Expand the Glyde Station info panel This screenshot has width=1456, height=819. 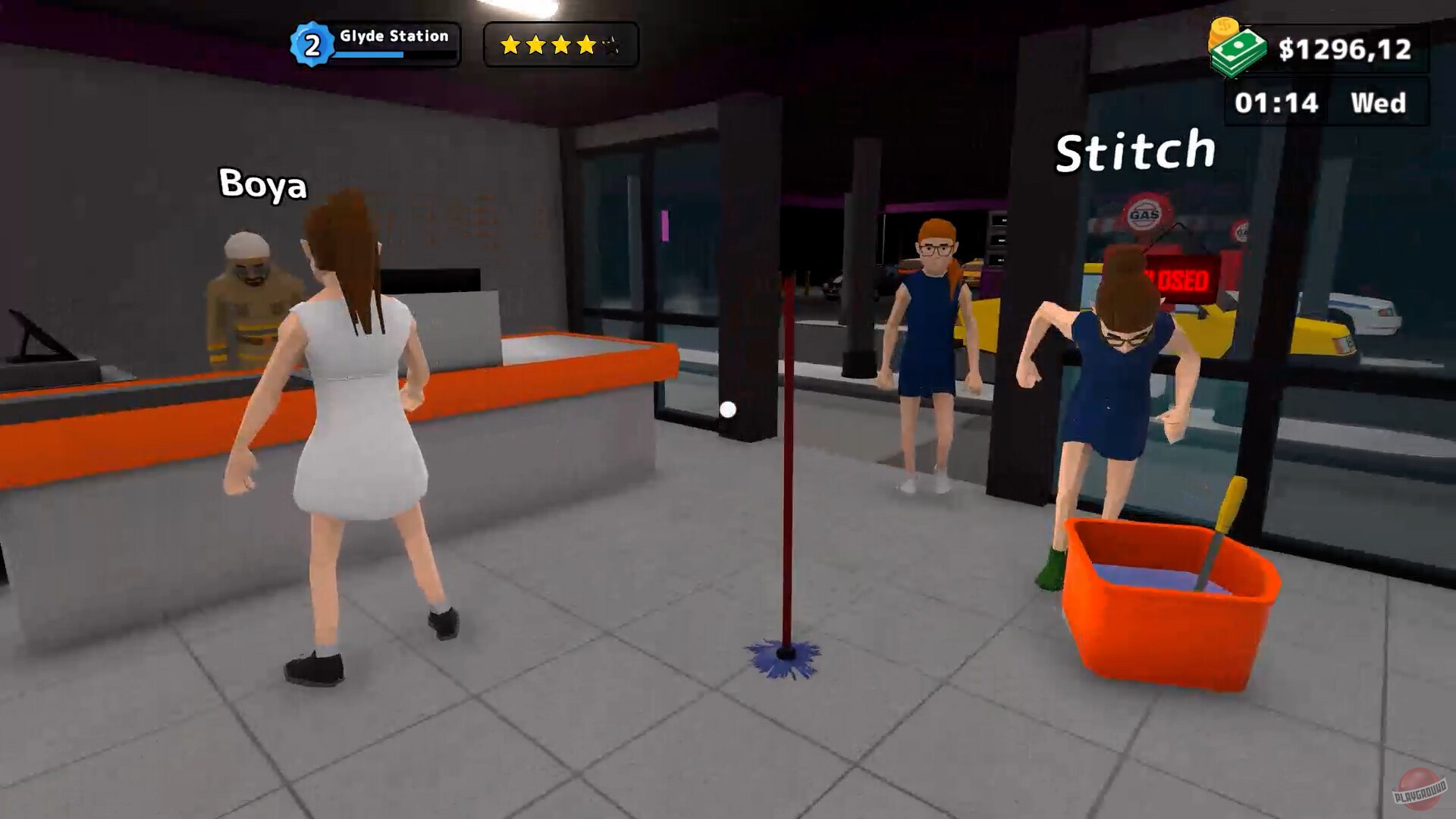(x=394, y=44)
